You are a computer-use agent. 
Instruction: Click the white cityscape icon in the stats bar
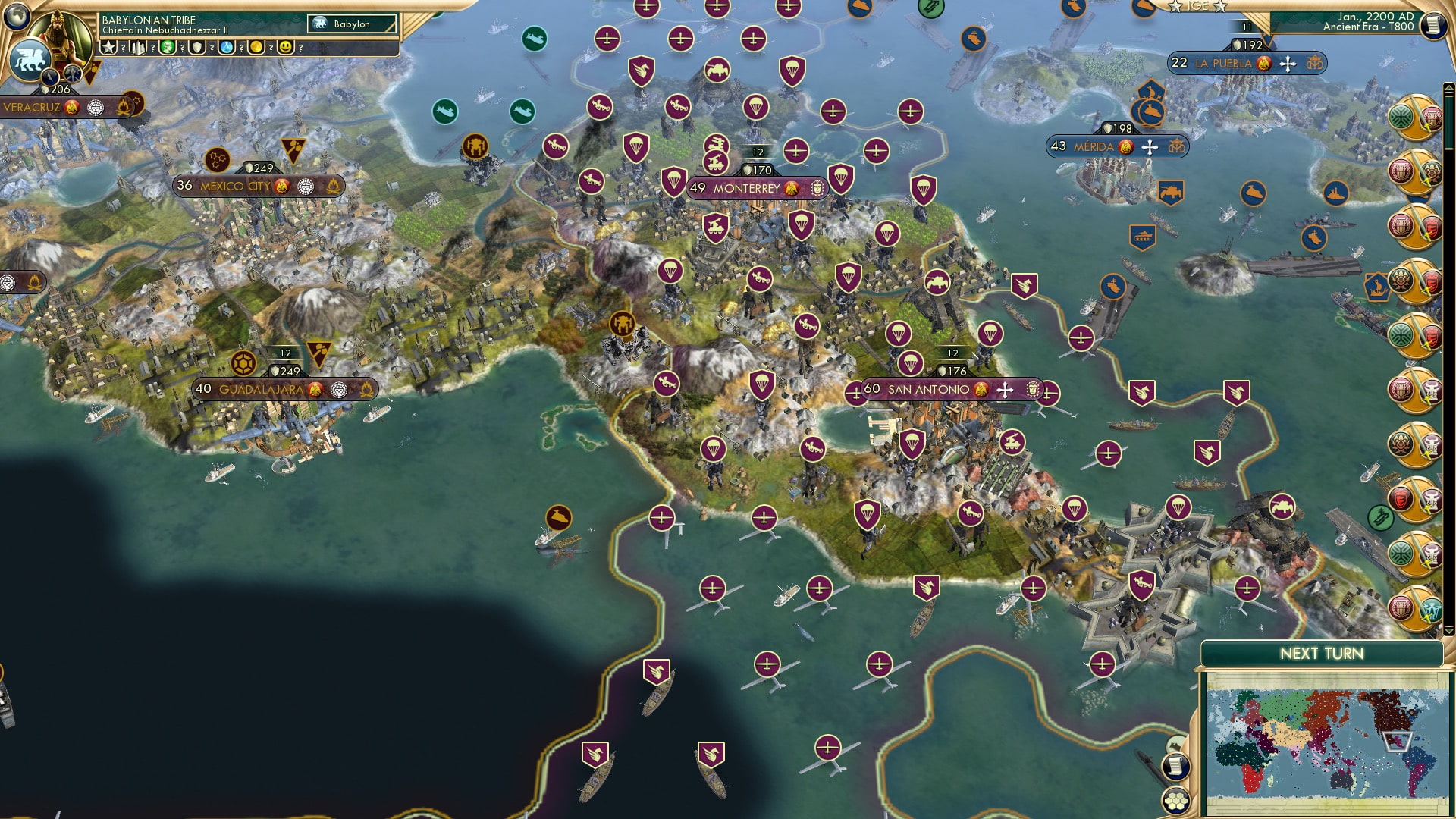pyautogui.click(x=138, y=47)
